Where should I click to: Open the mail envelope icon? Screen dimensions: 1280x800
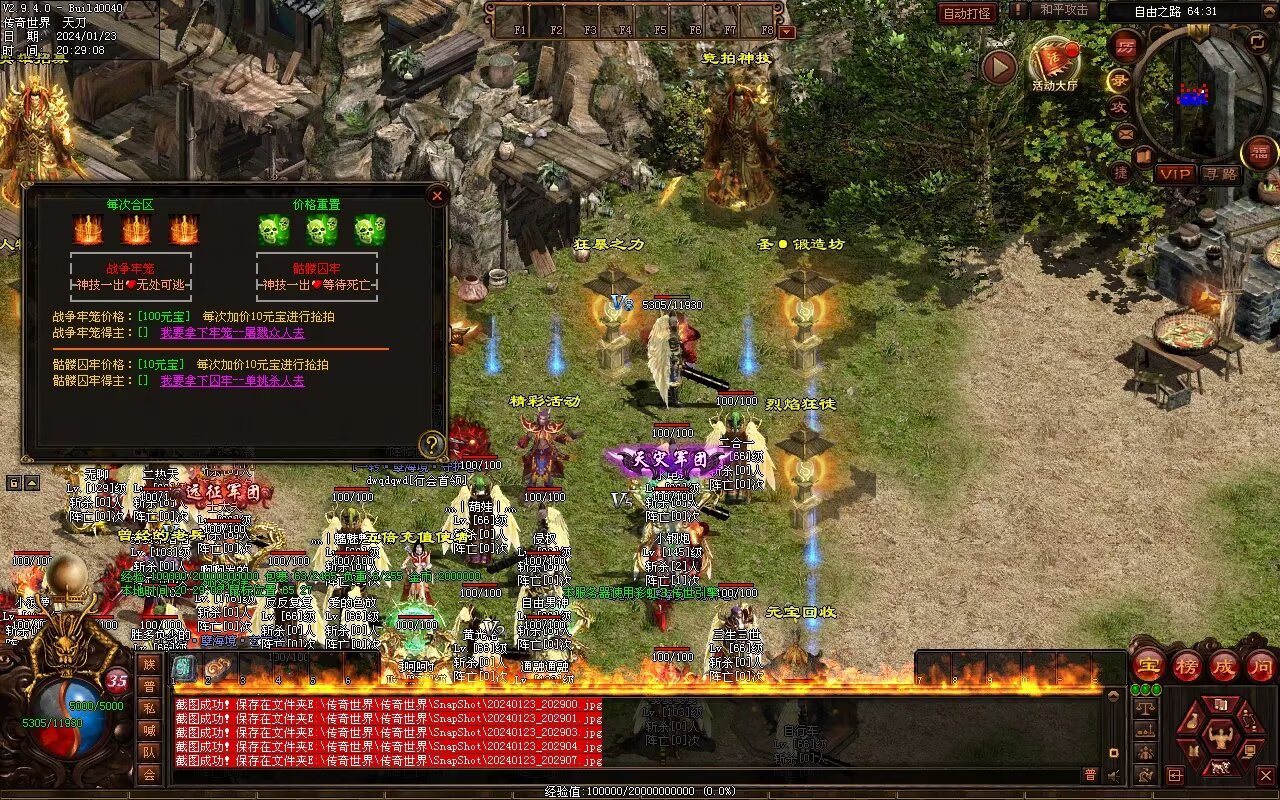pyautogui.click(x=1126, y=133)
